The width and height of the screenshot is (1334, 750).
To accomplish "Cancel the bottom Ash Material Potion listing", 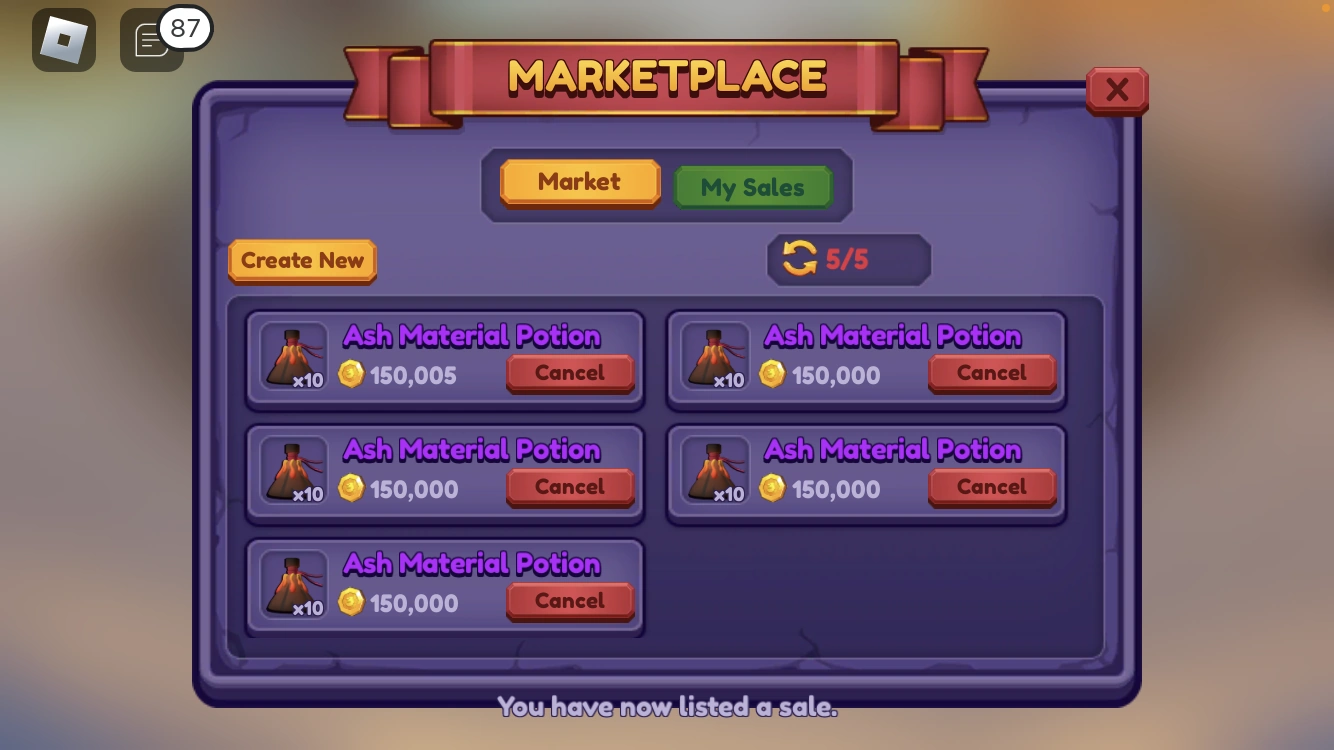I will (x=569, y=600).
